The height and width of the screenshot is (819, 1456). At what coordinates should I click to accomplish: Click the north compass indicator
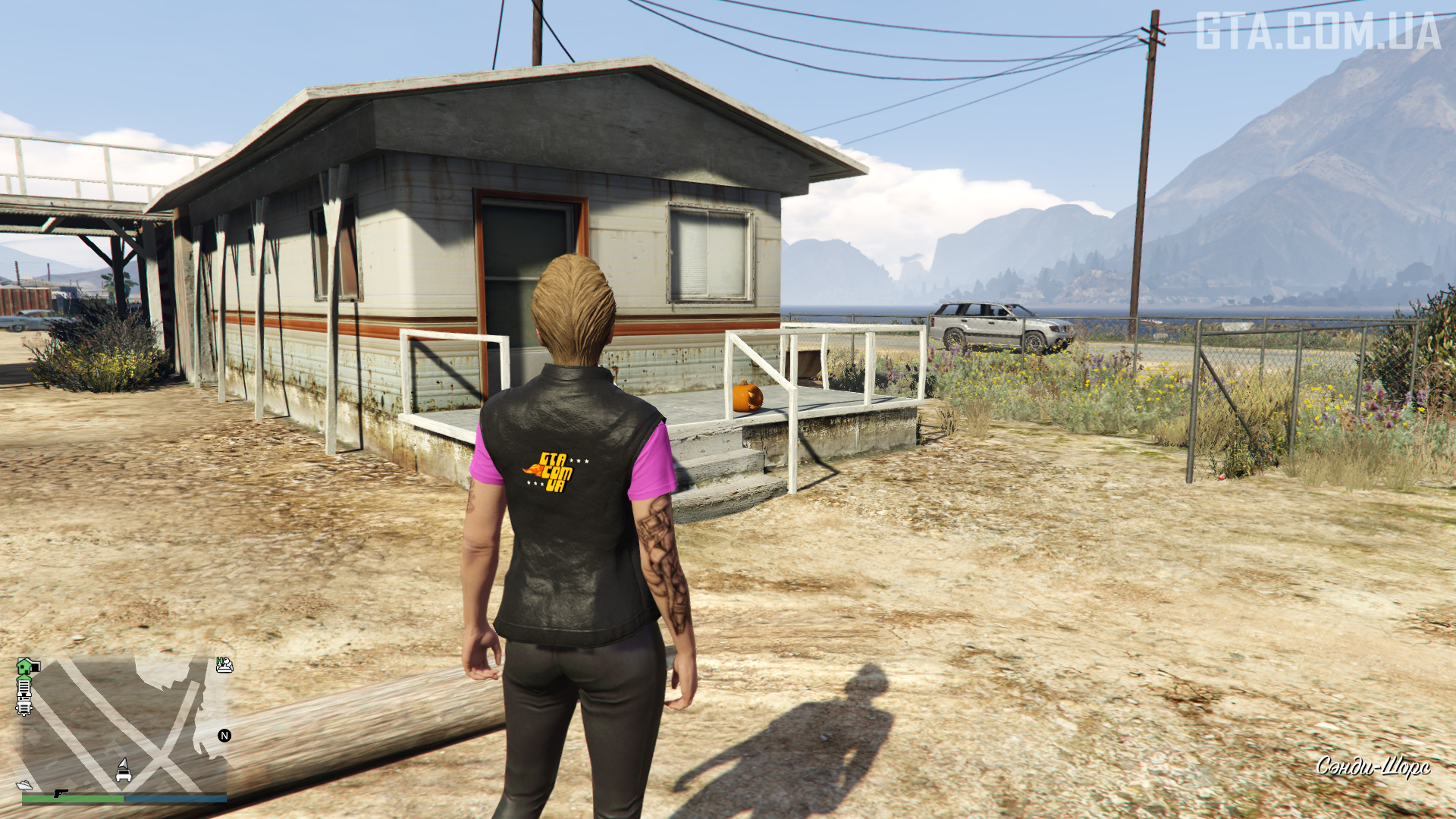click(x=224, y=736)
